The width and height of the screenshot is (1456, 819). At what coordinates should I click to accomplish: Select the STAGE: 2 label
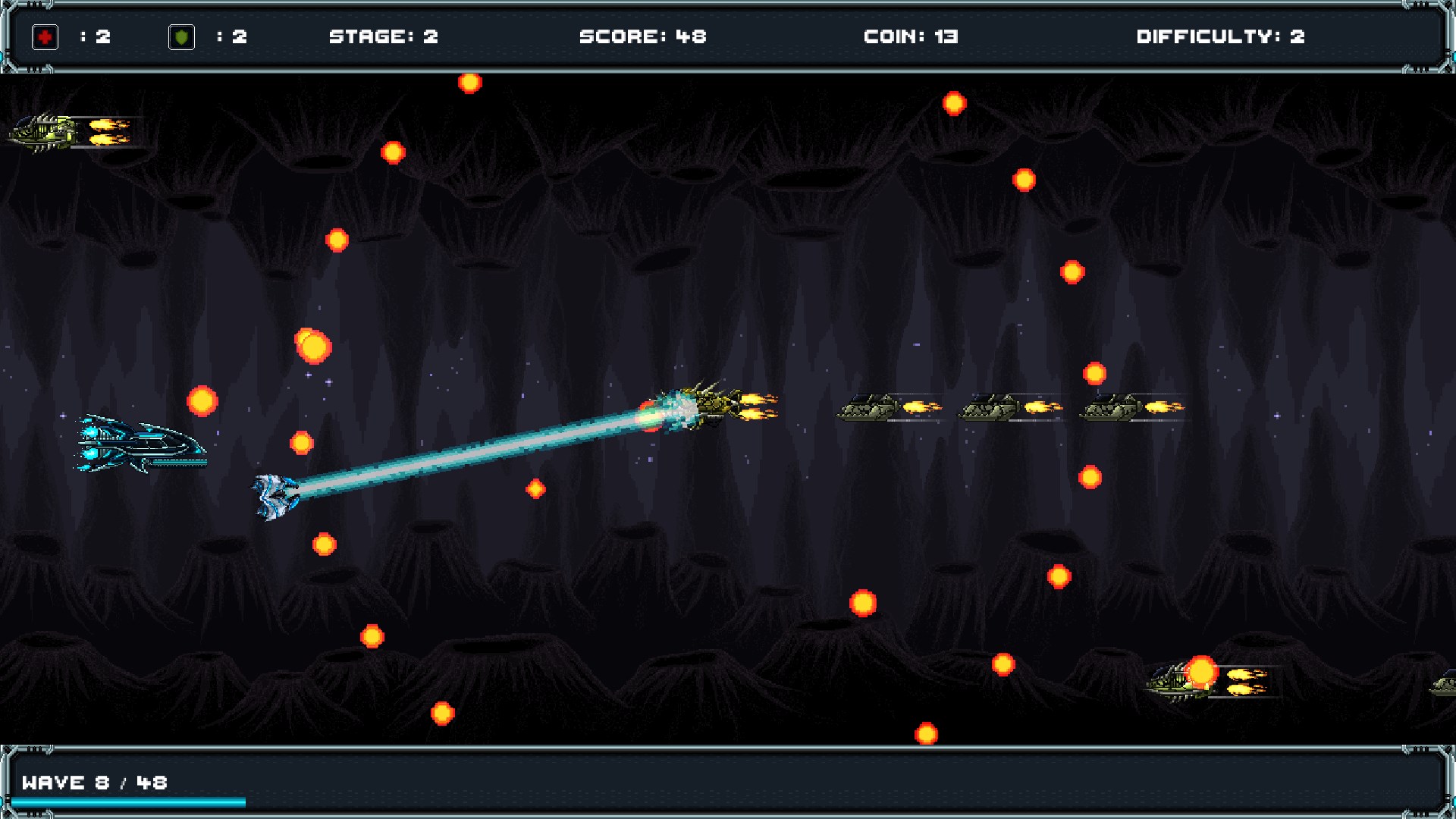pos(384,36)
